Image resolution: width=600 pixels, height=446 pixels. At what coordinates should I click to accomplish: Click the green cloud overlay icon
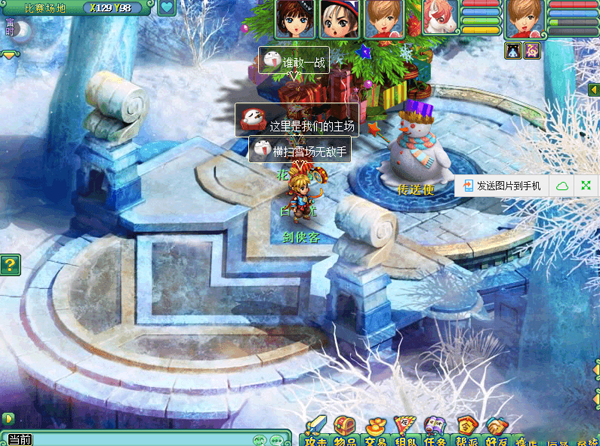562,186
